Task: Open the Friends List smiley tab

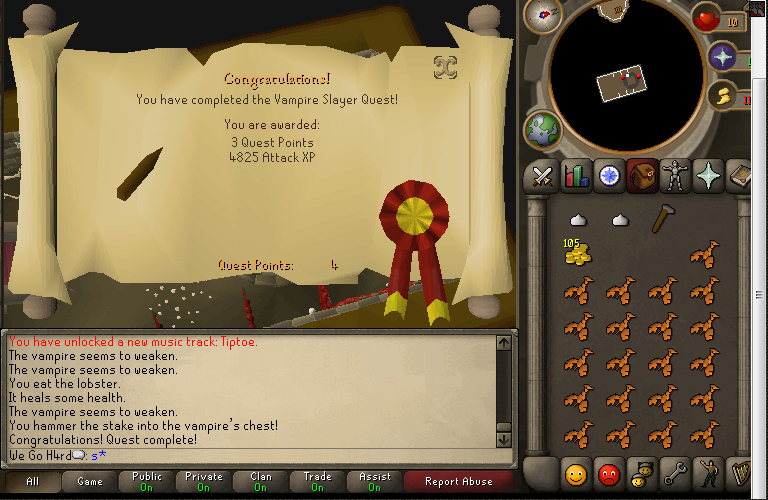Action: 575,472
